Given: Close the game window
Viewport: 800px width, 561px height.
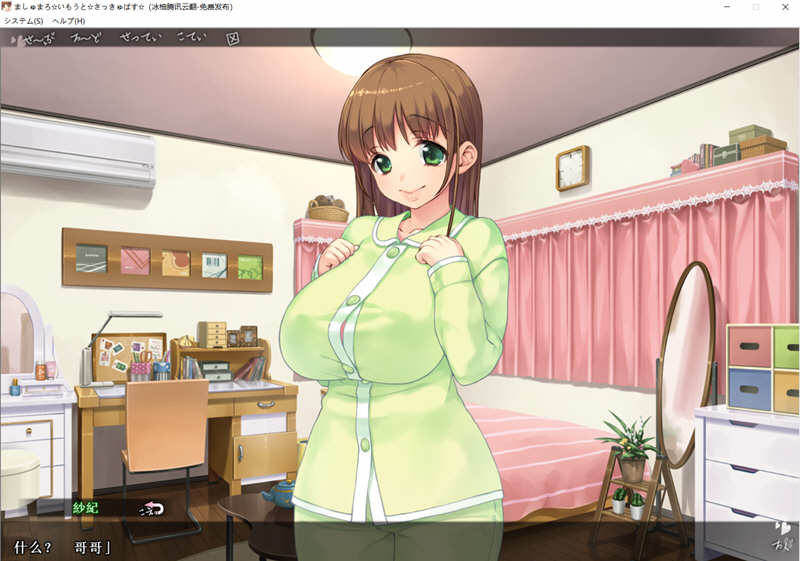Looking at the screenshot, I should tap(786, 7).
